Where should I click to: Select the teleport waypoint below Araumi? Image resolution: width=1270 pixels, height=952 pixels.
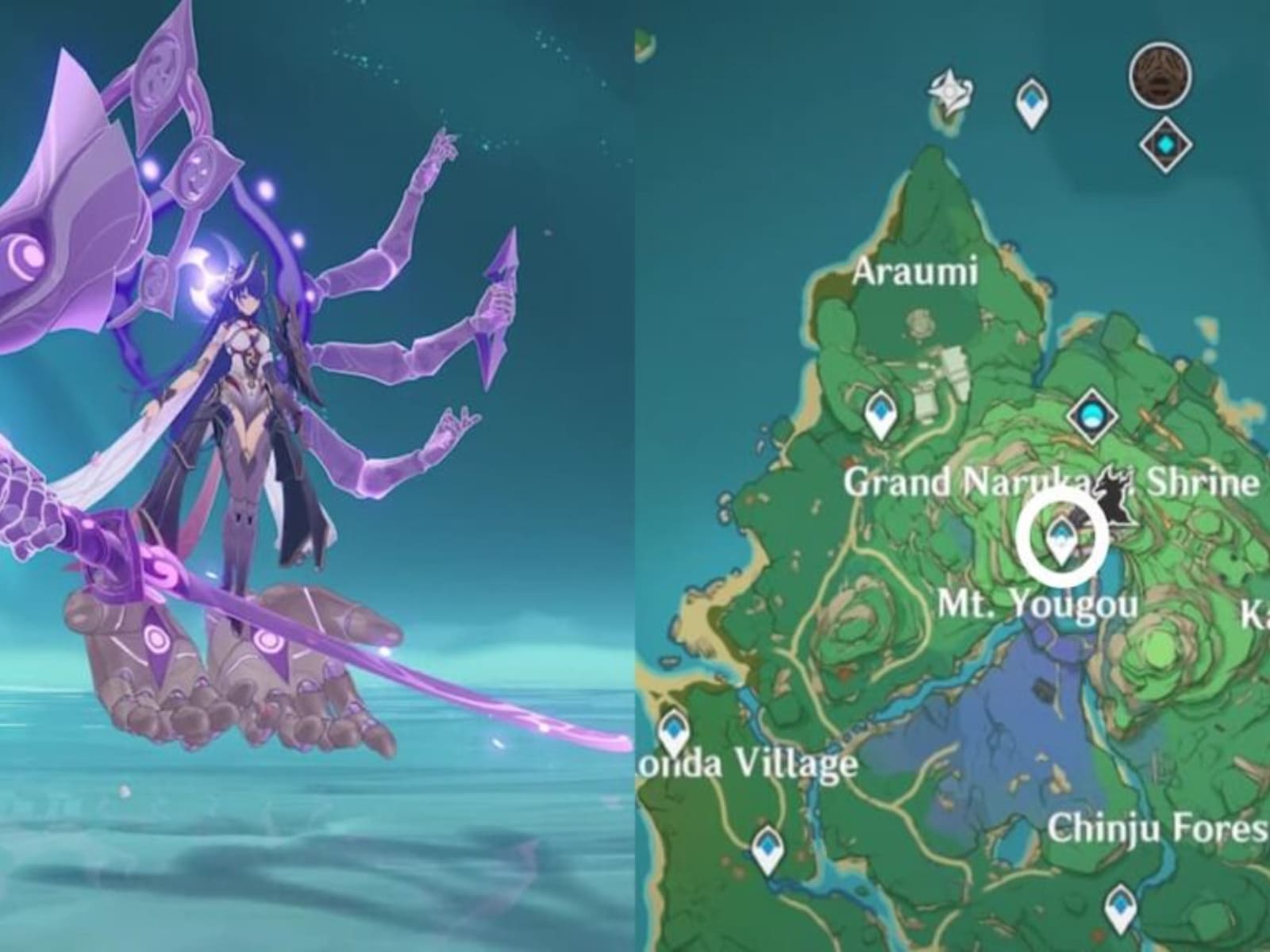[879, 414]
